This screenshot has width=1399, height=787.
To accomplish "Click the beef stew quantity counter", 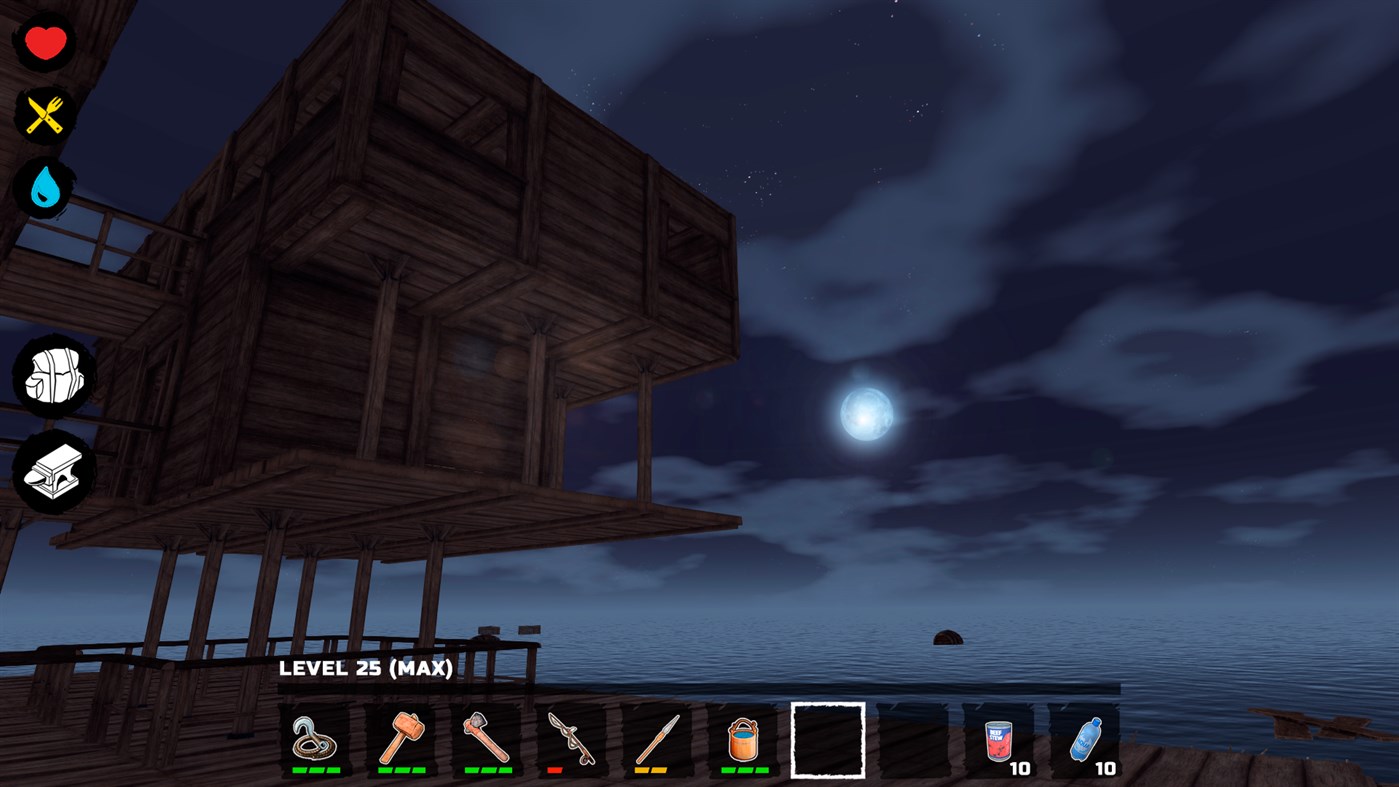I will pos(1021,769).
